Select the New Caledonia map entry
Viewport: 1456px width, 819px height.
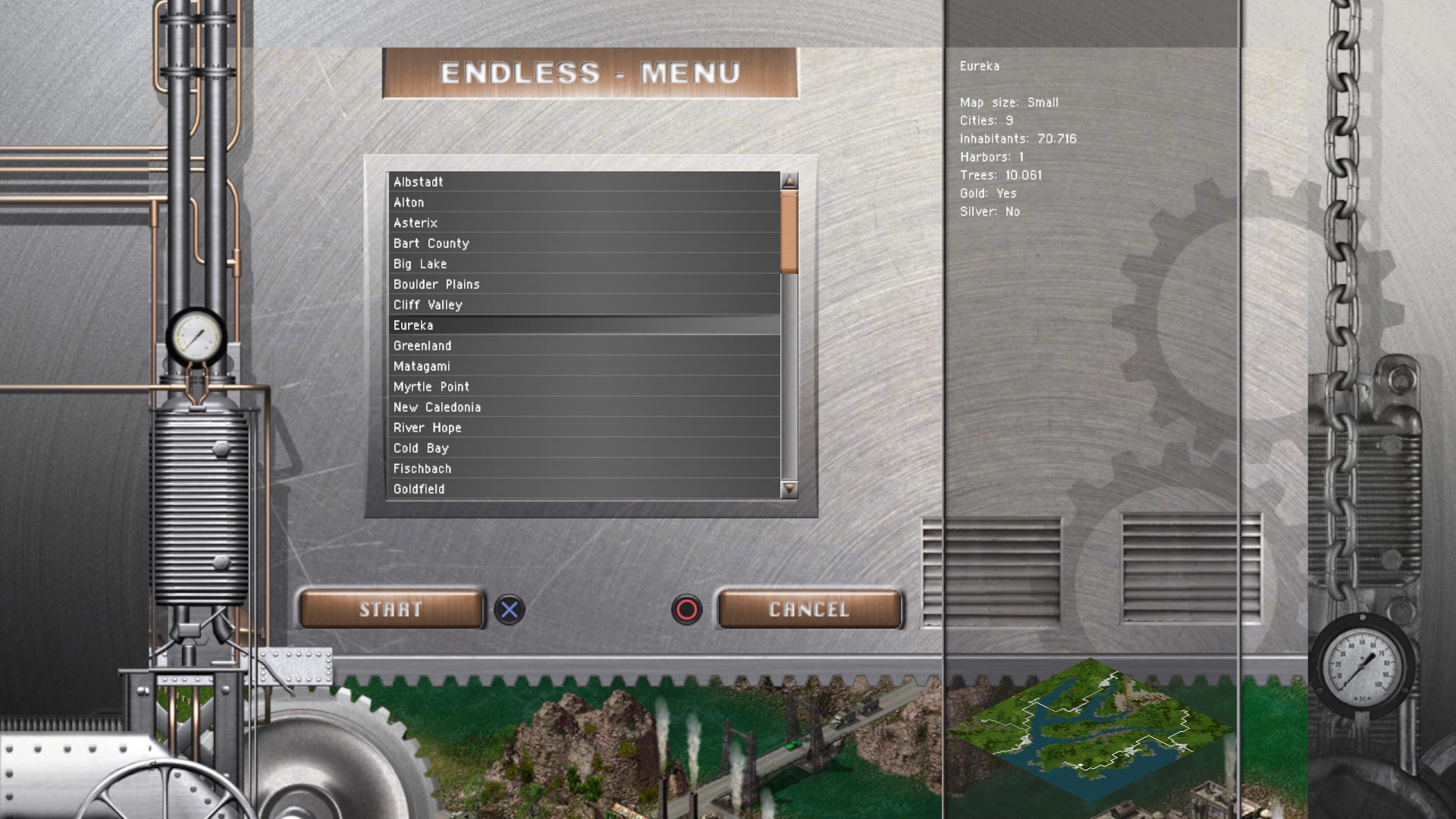[531, 407]
